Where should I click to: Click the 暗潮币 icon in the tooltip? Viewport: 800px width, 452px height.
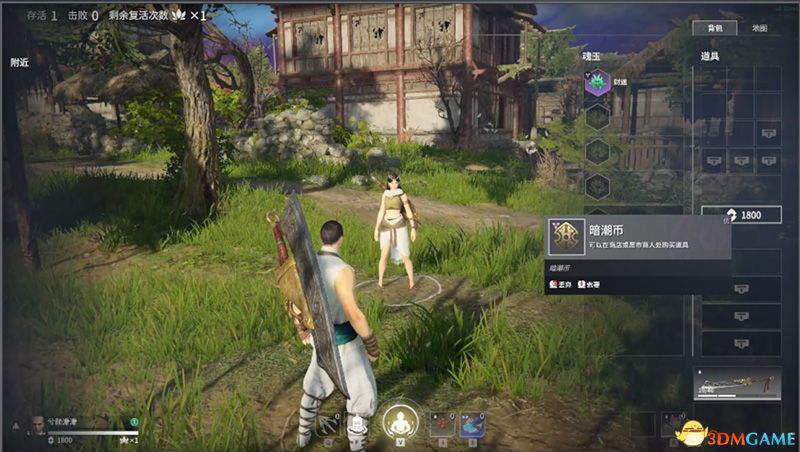[565, 237]
